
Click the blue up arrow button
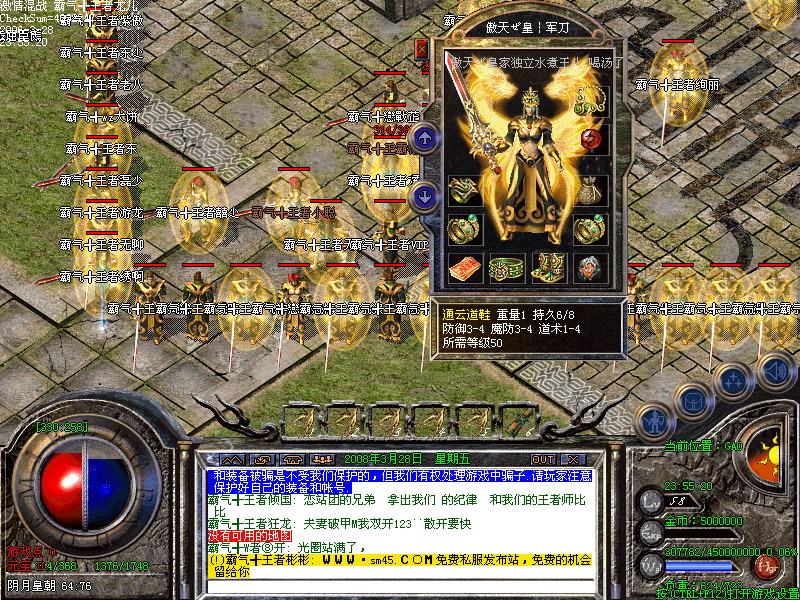pyautogui.click(x=424, y=139)
